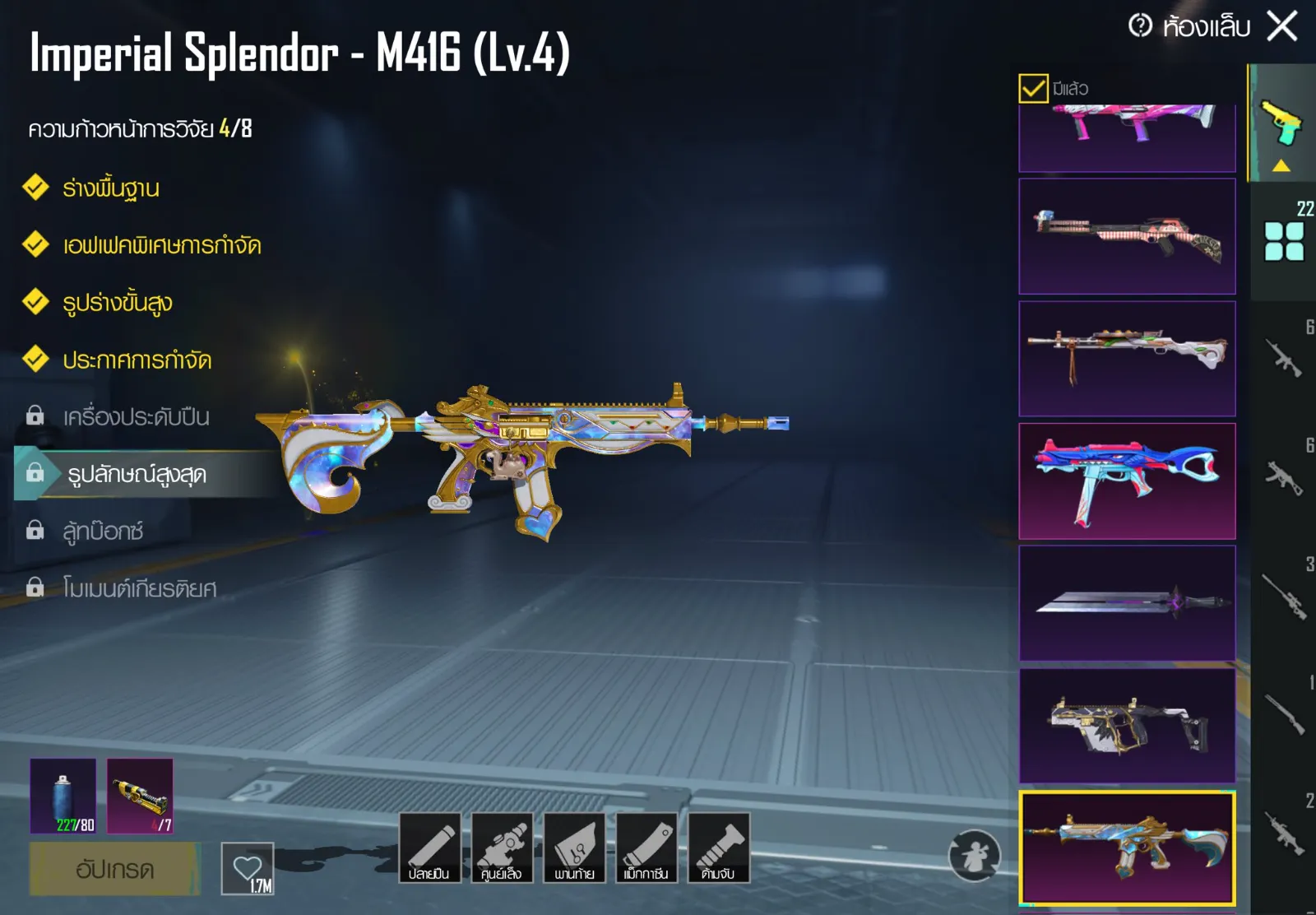Select the รูปลักษณ์สูงสุด research stage
Screen dimensions: 1316x915
(x=137, y=474)
